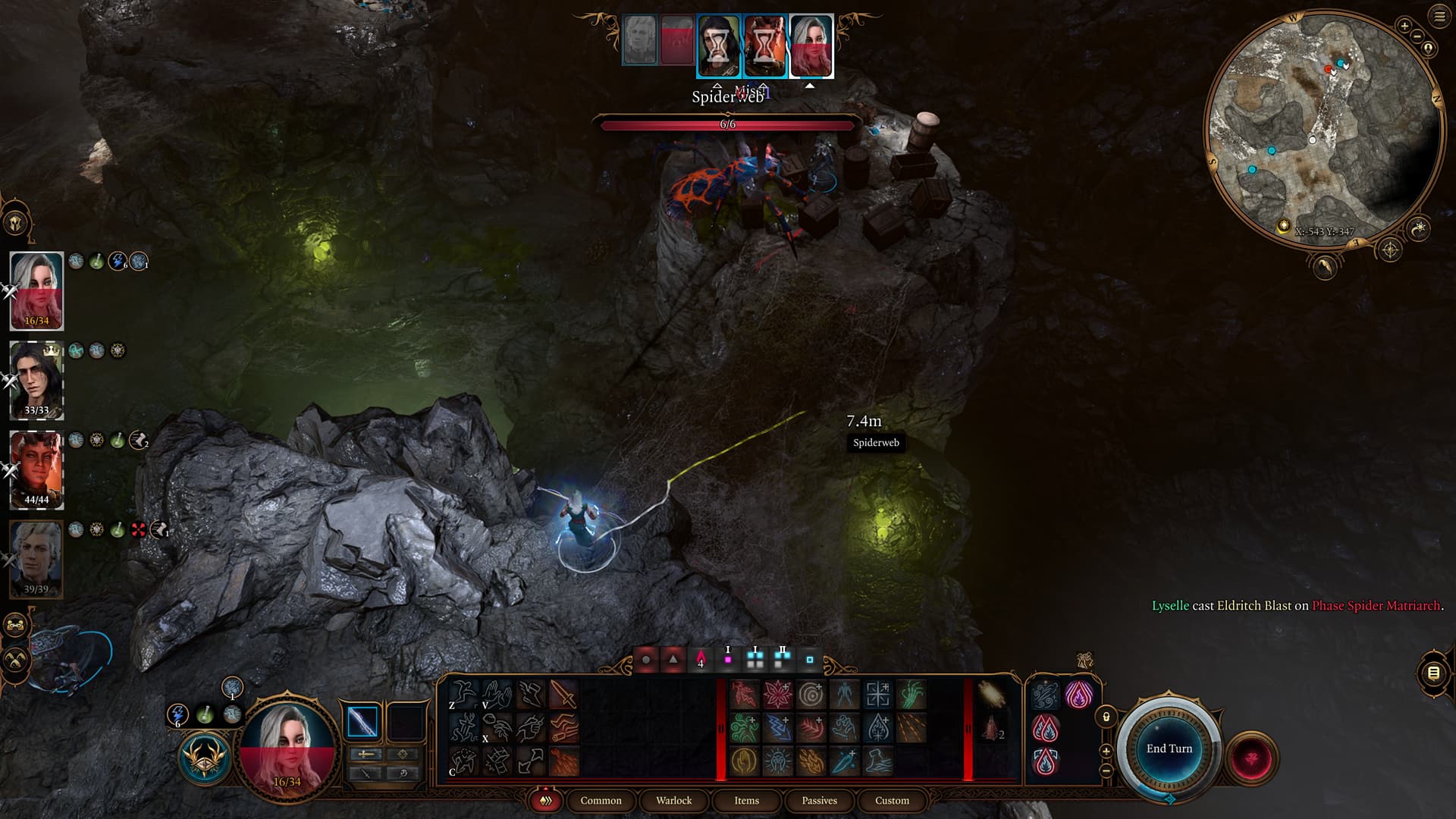The width and height of the screenshot is (1456, 819).
Task: Select Astarion's portrait in the party list
Action: point(36,558)
